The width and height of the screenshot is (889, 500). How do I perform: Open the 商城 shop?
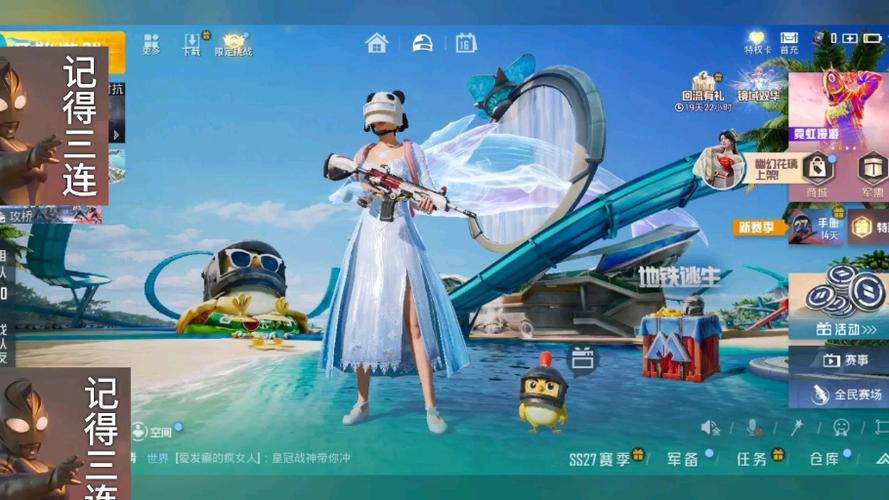click(818, 174)
